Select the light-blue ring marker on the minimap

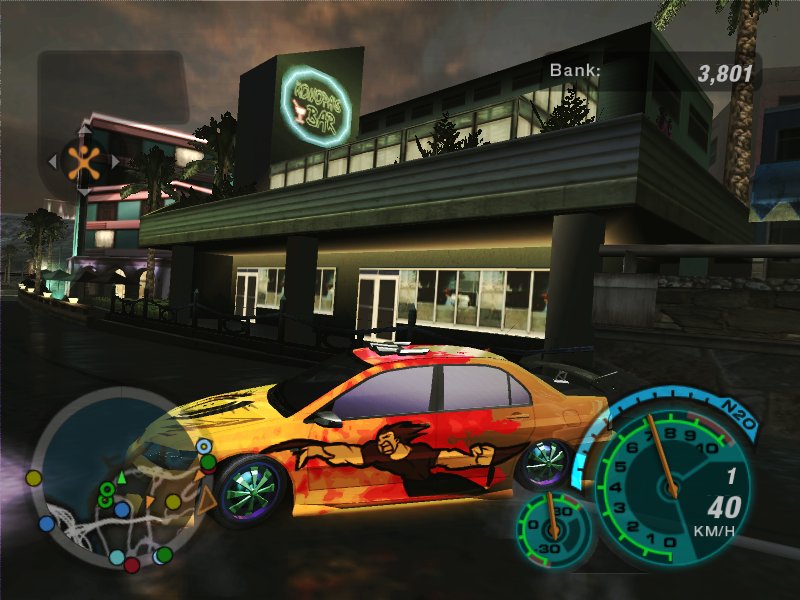(205, 446)
